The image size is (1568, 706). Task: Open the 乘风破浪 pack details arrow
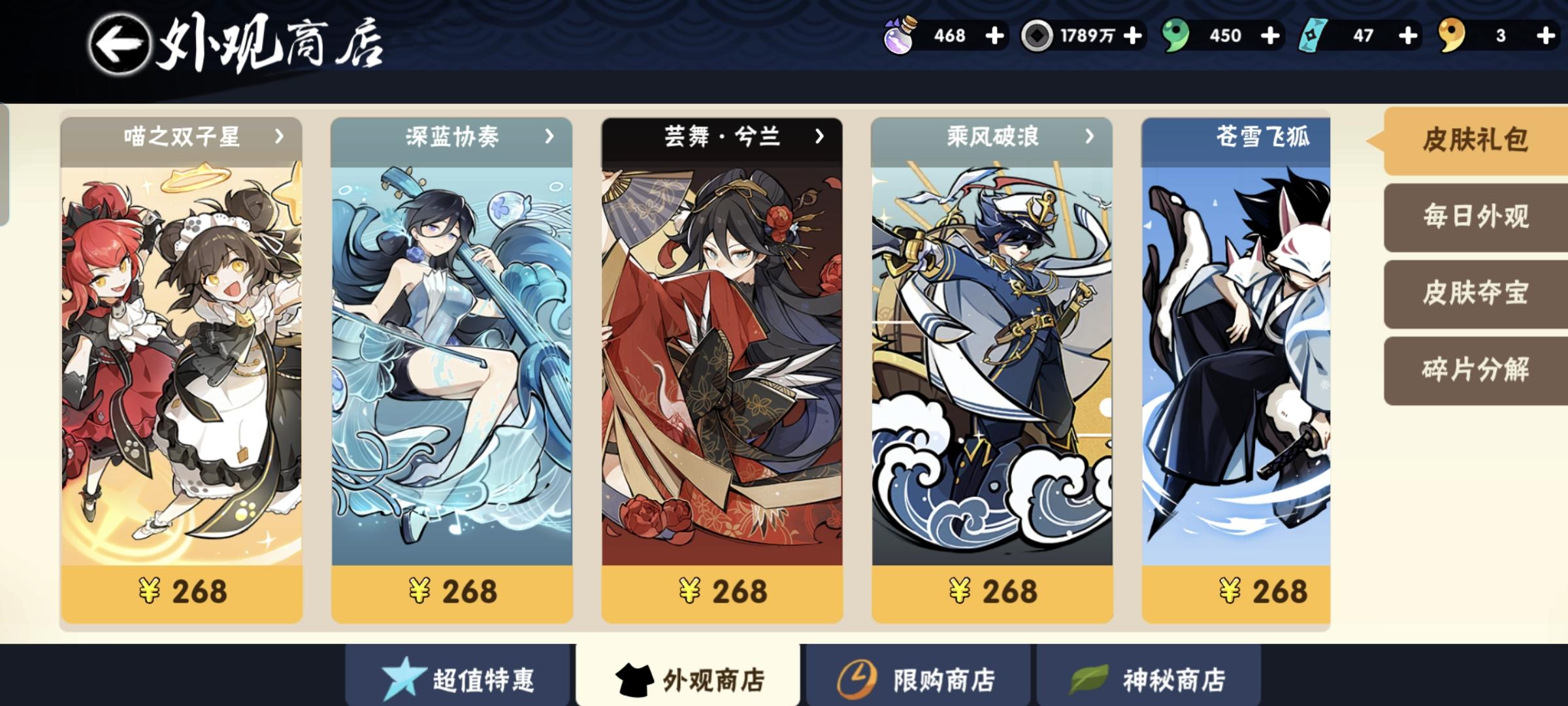coord(1088,137)
